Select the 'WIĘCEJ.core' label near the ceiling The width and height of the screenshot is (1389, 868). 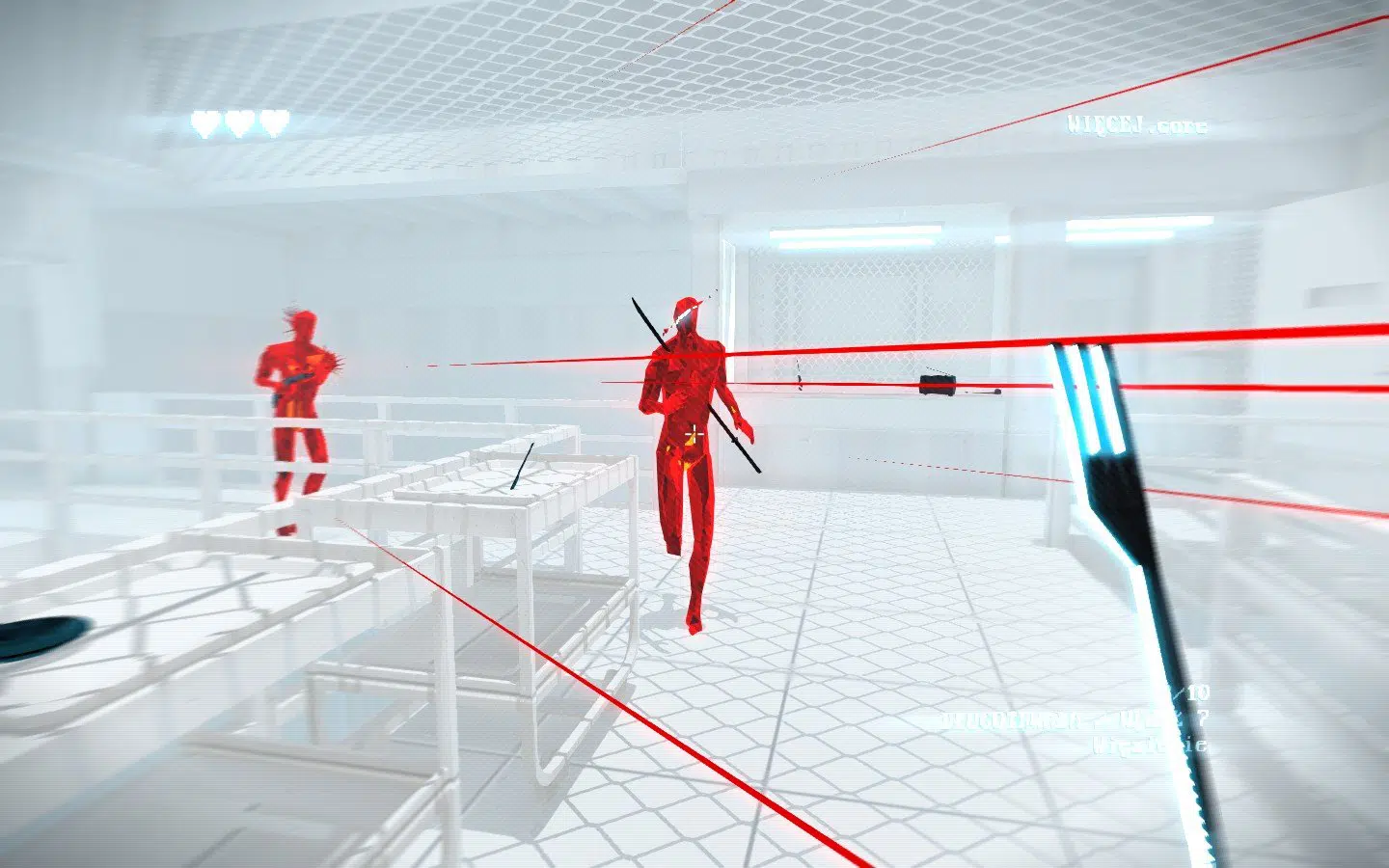[1138, 124]
